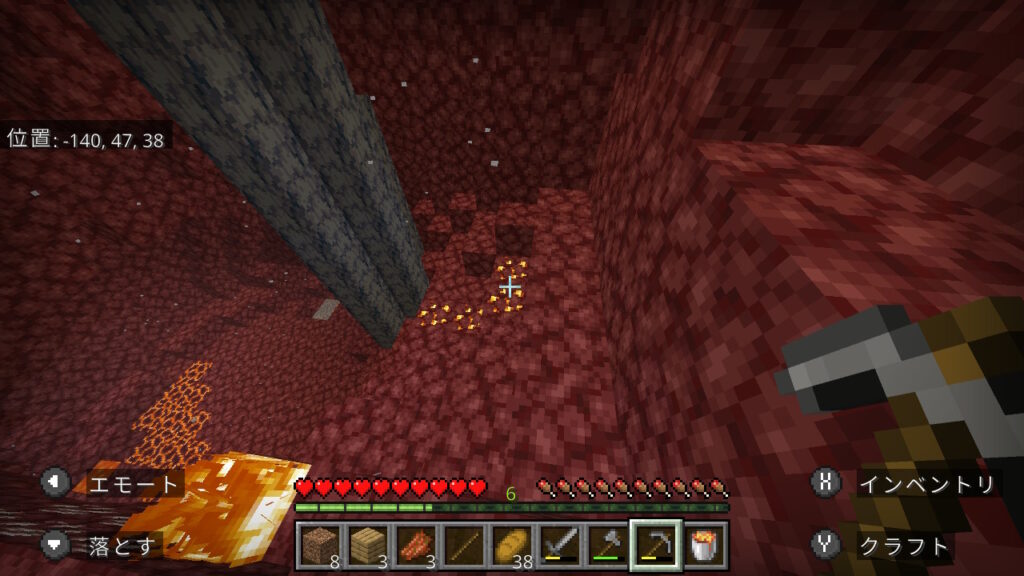Select the lava bucket hotbar slot
This screenshot has height=576, width=1024.
(x=704, y=545)
